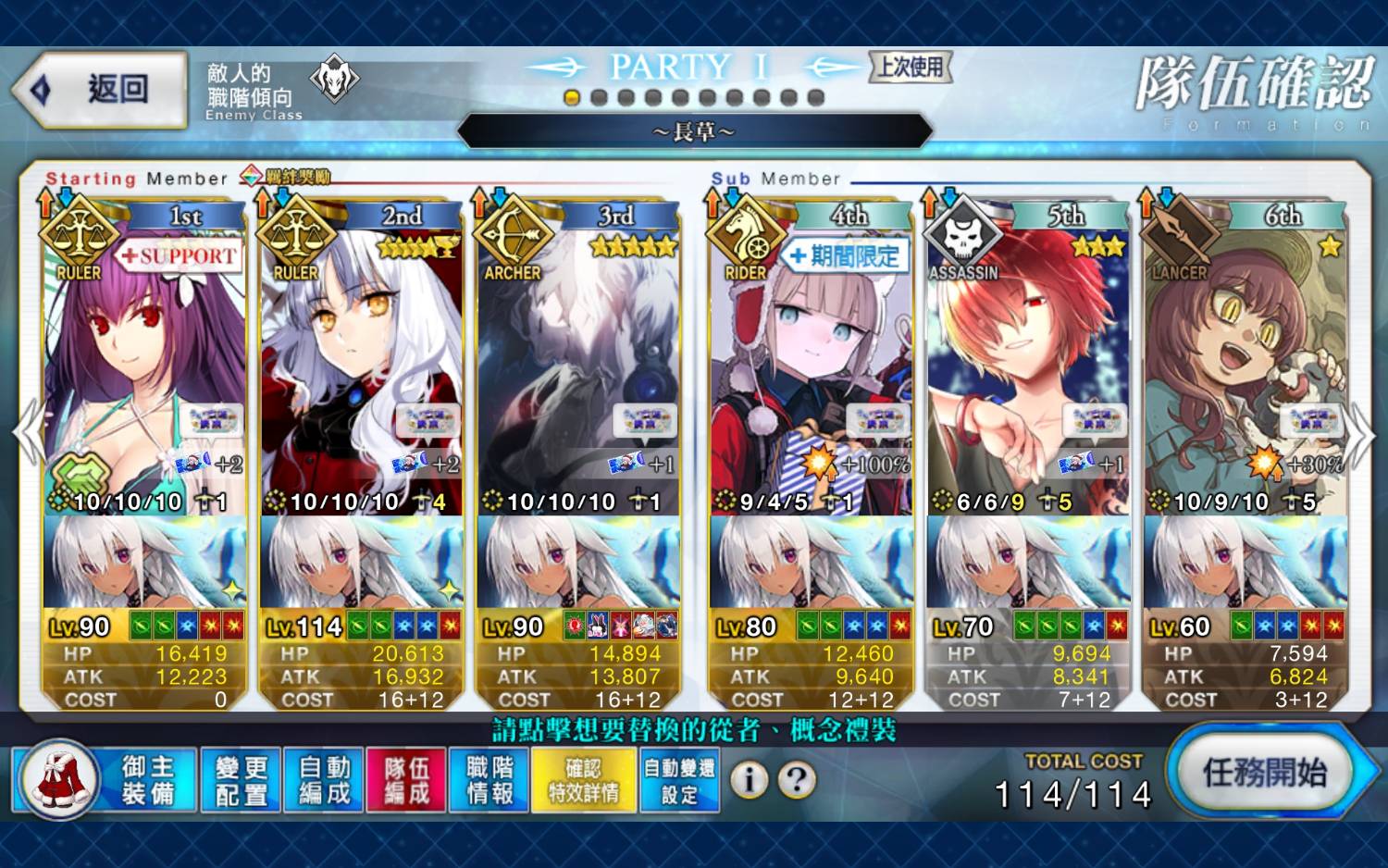This screenshot has height=868, width=1388.
Task: Go back with the 返回 button
Action: (102, 90)
